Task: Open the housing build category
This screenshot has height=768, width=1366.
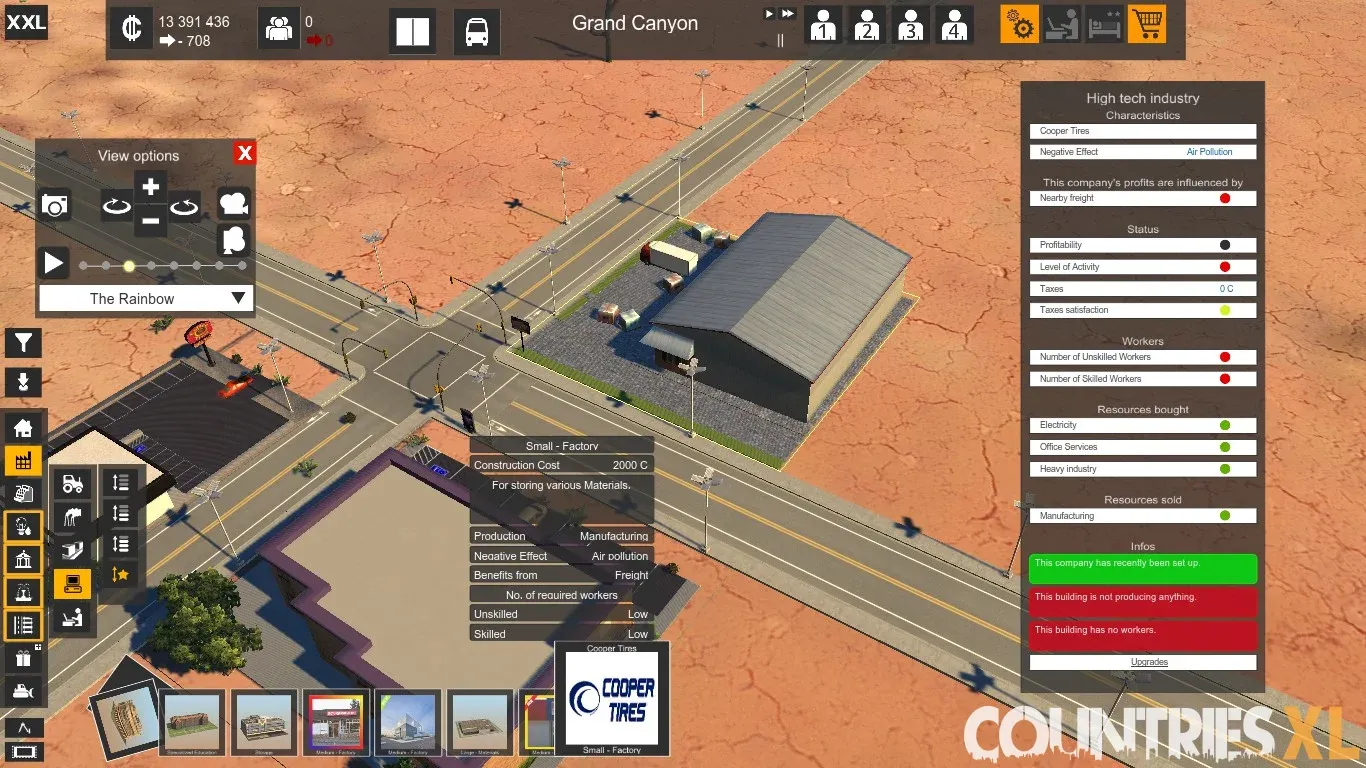Action: point(23,428)
